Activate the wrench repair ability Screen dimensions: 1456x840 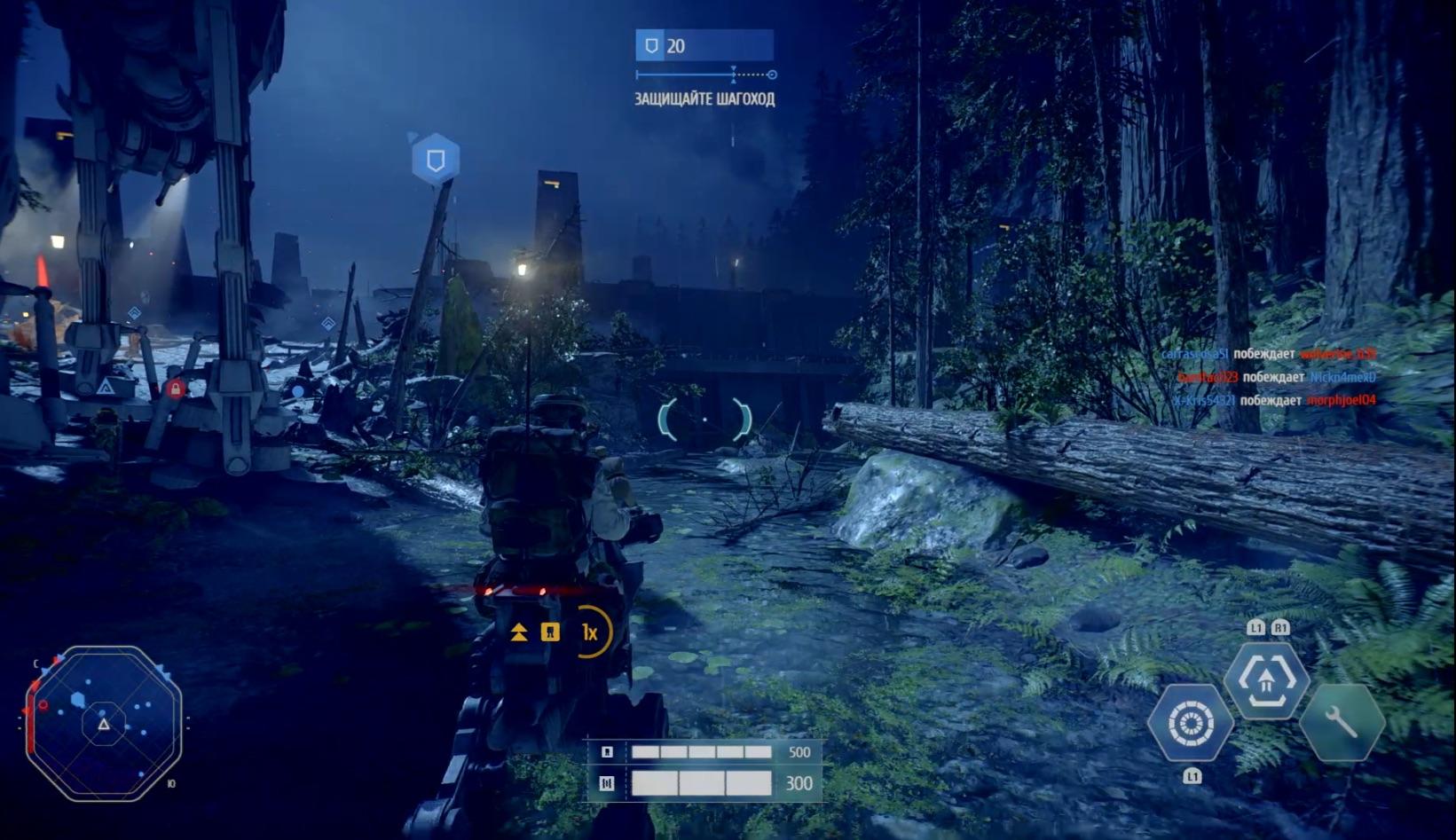pyautogui.click(x=1342, y=723)
